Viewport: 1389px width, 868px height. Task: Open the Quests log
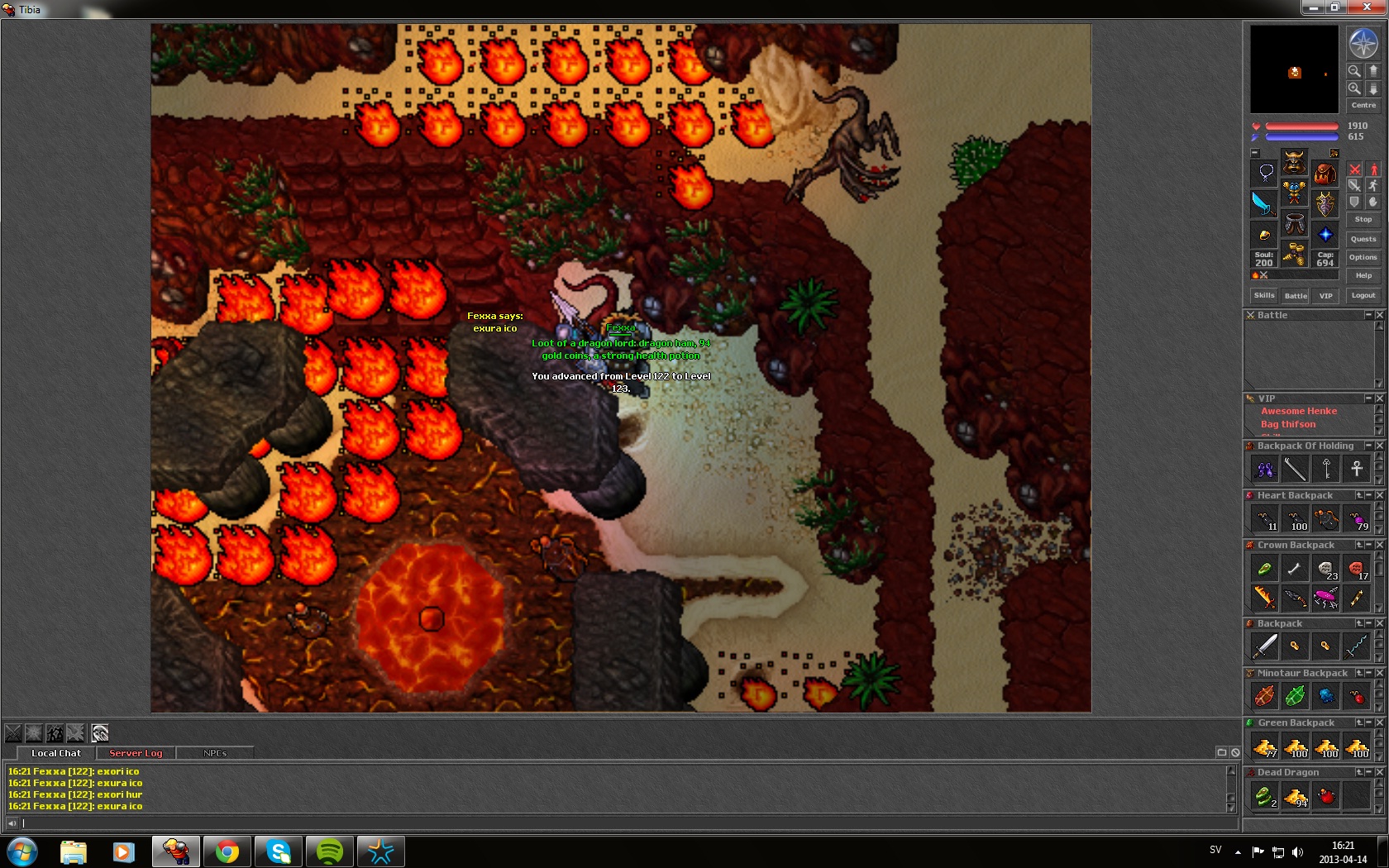pos(1363,239)
